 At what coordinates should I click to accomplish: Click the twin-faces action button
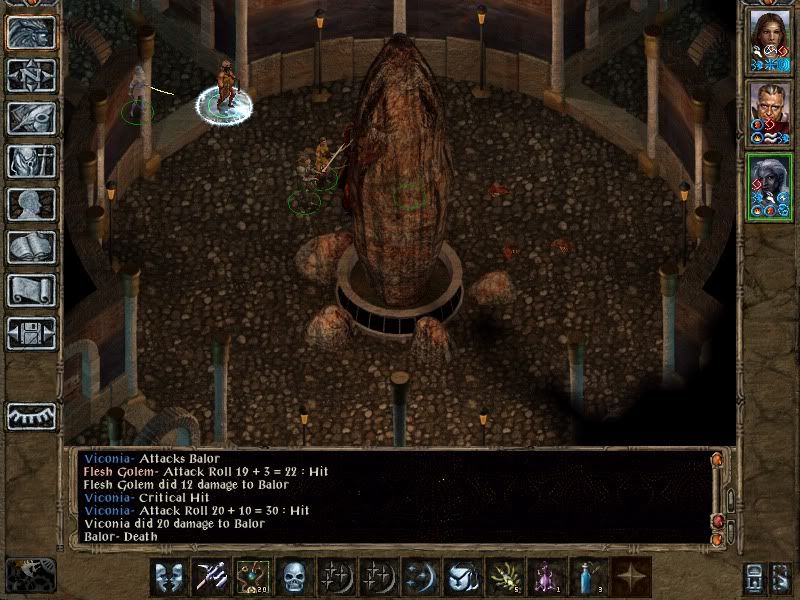[168, 577]
